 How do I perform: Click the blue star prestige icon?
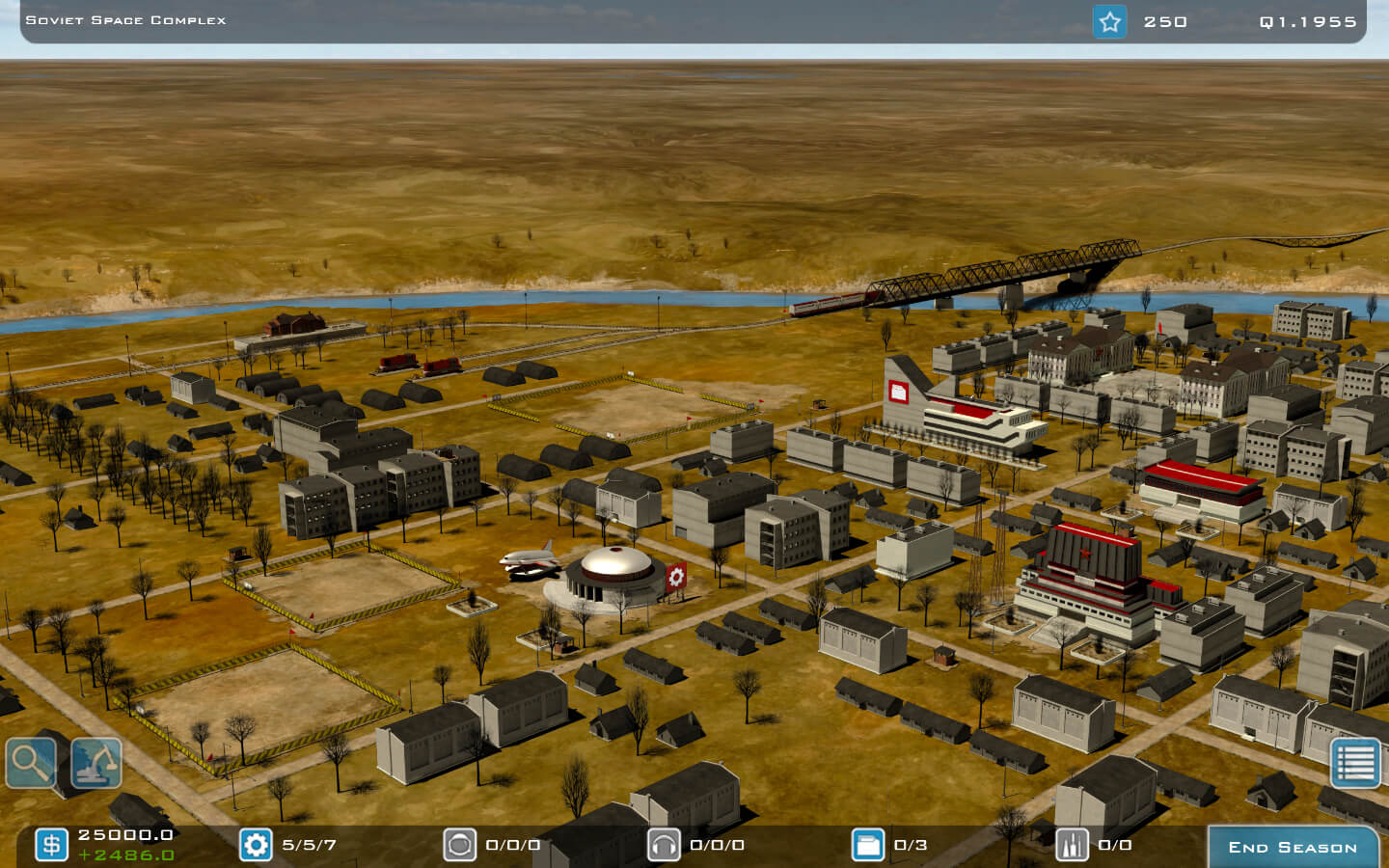1109,21
